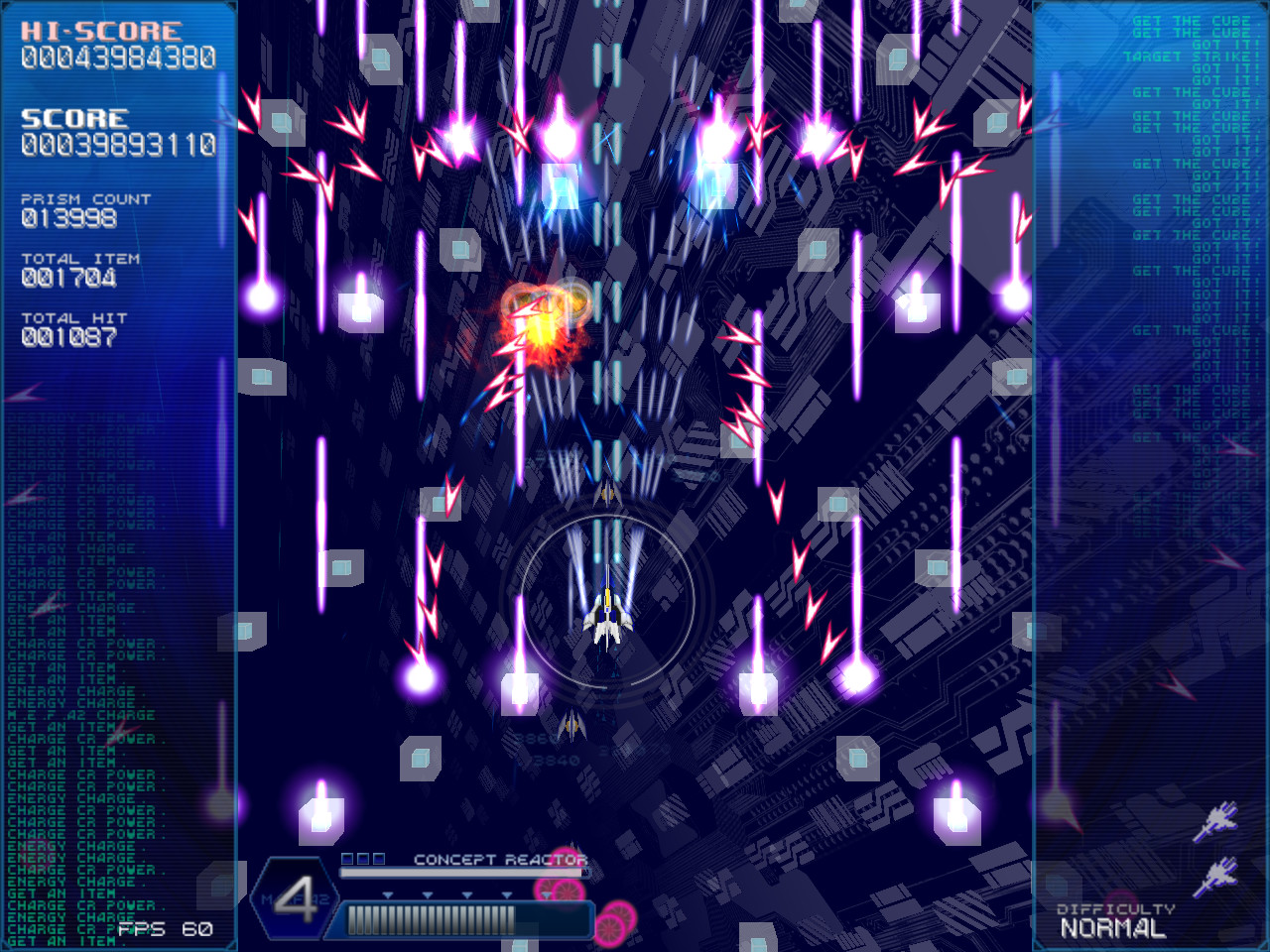Click the glowing cube pickup near the top
1270x952 pixels.
562,186
